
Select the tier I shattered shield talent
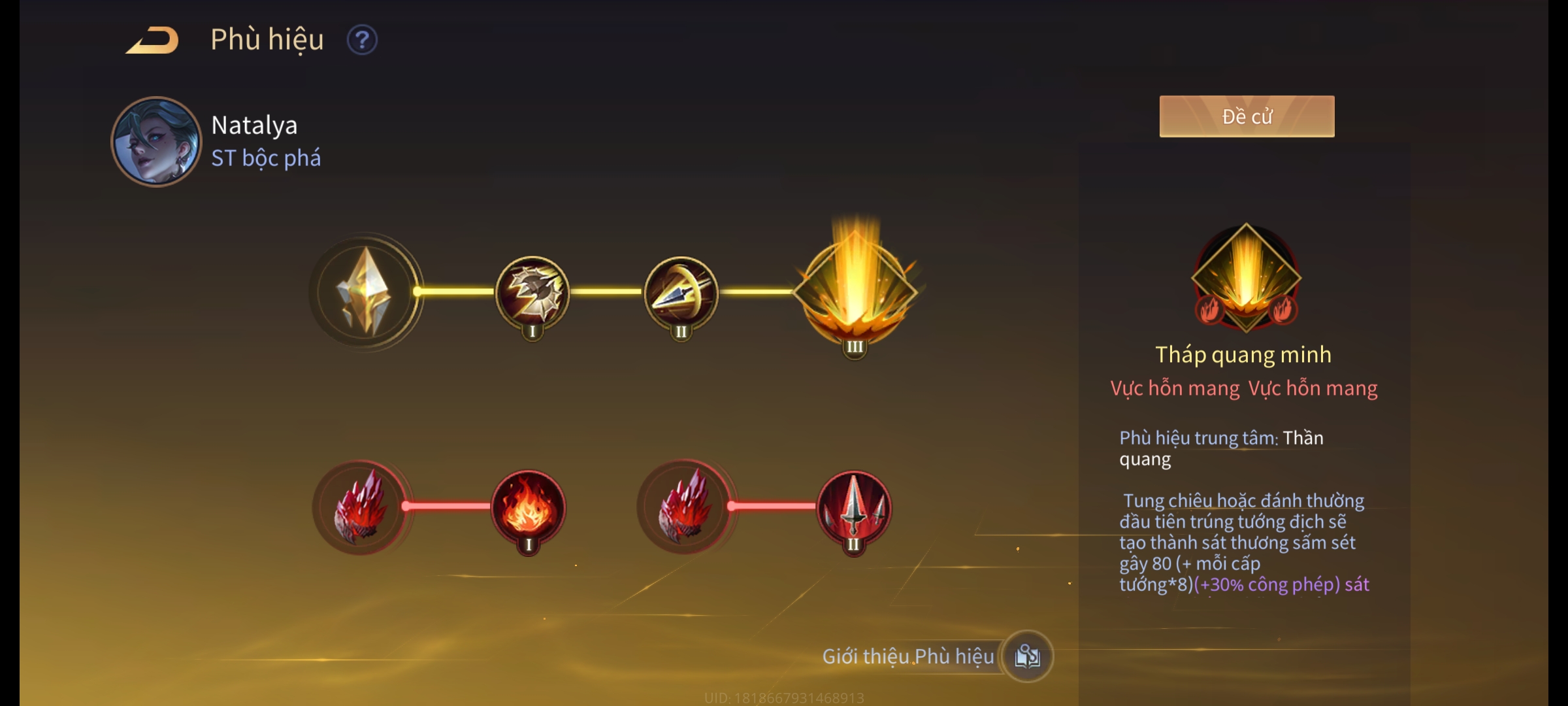[532, 292]
